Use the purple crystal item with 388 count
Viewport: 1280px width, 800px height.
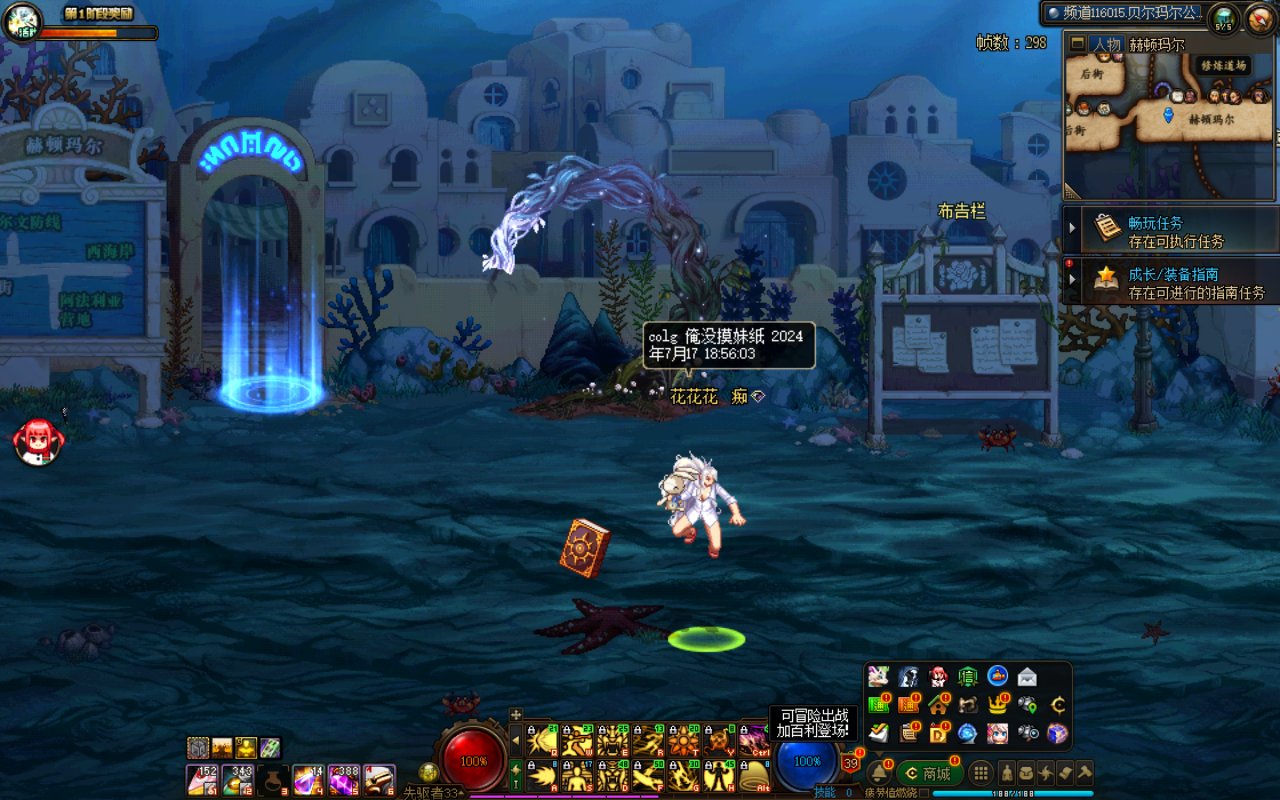tap(344, 780)
